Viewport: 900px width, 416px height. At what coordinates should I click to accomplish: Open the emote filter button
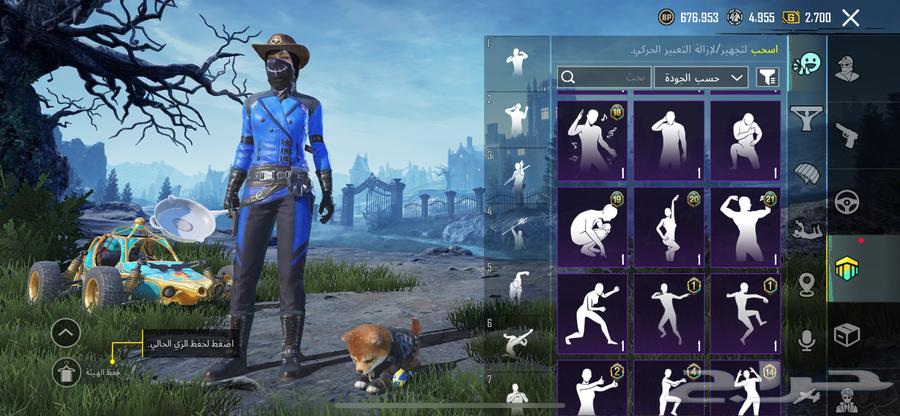[x=768, y=77]
